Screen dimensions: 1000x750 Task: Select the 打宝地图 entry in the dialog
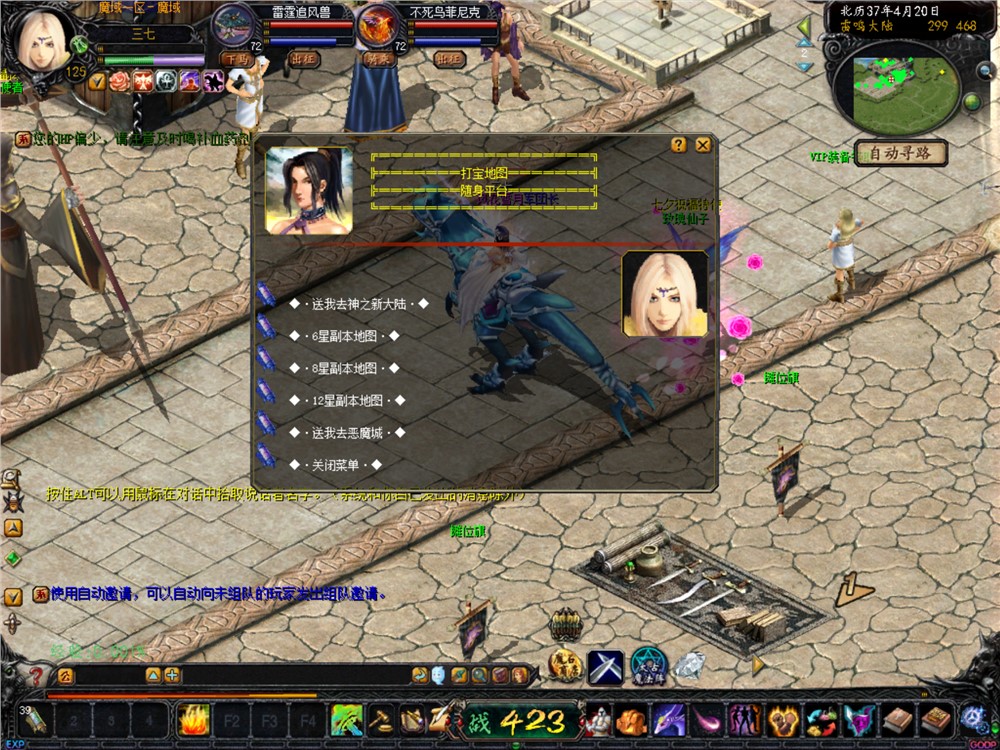[x=484, y=173]
